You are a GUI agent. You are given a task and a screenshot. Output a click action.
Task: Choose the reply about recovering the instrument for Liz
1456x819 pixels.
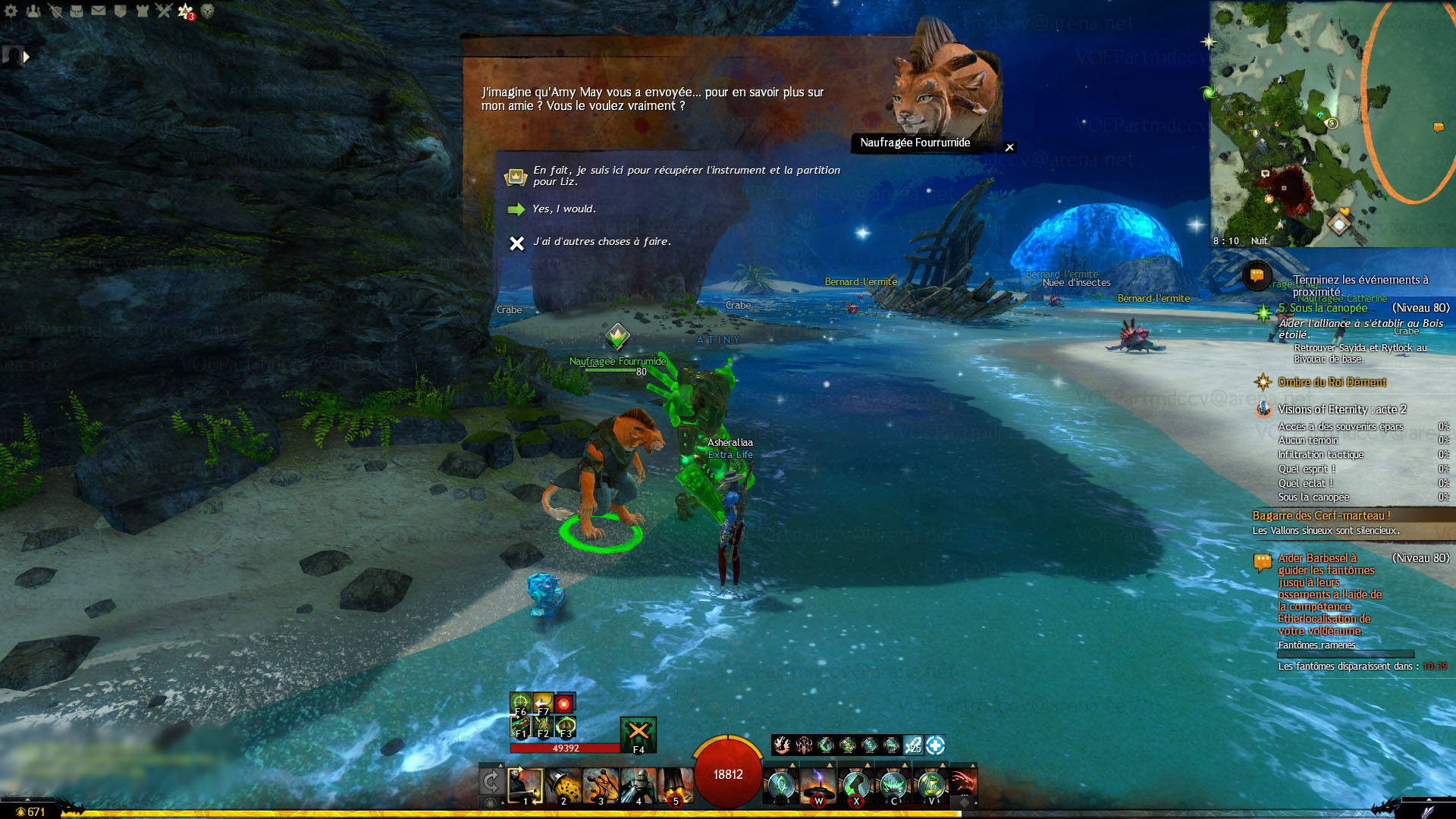[686, 176]
